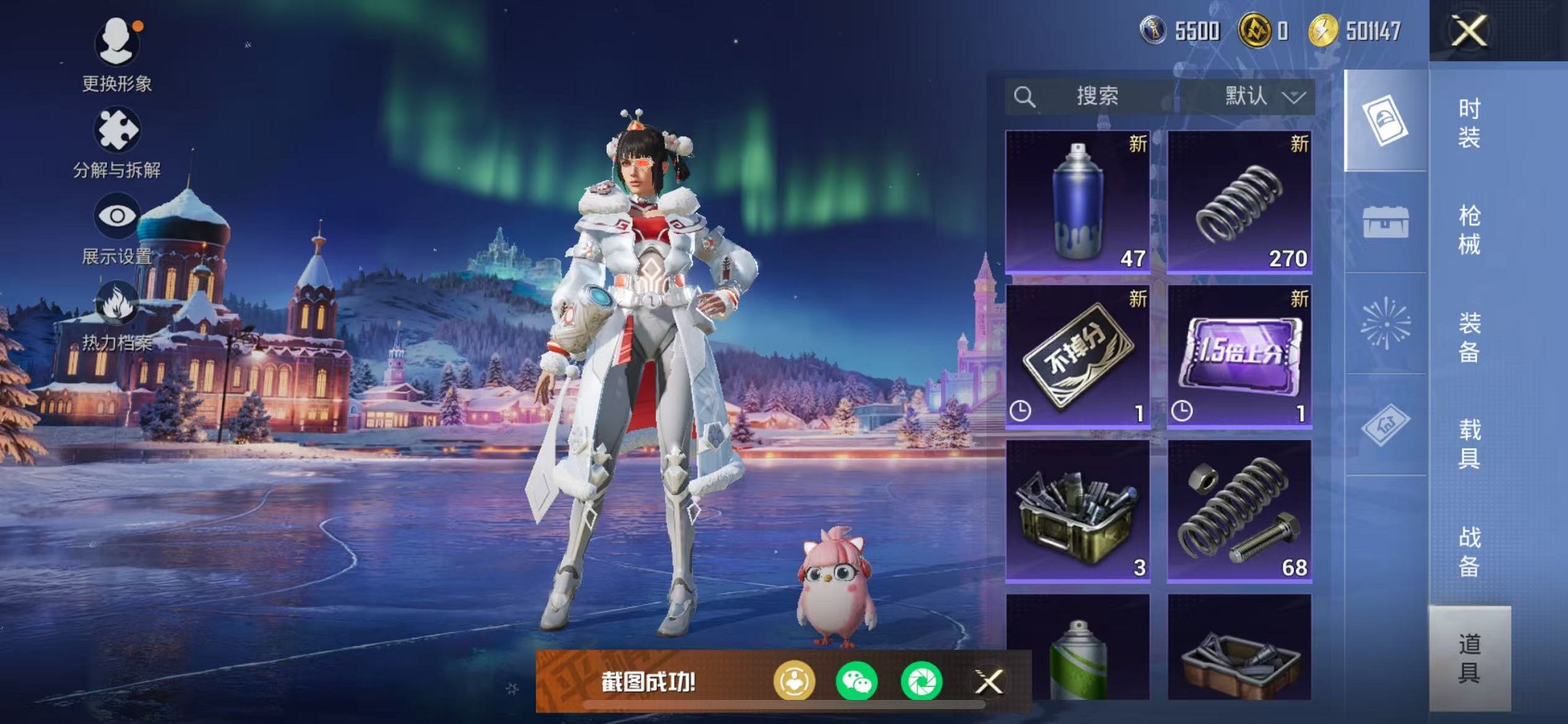Choose the 1.5倍上分 bonus card
Viewport: 1568px width, 724px height.
coord(1239,355)
